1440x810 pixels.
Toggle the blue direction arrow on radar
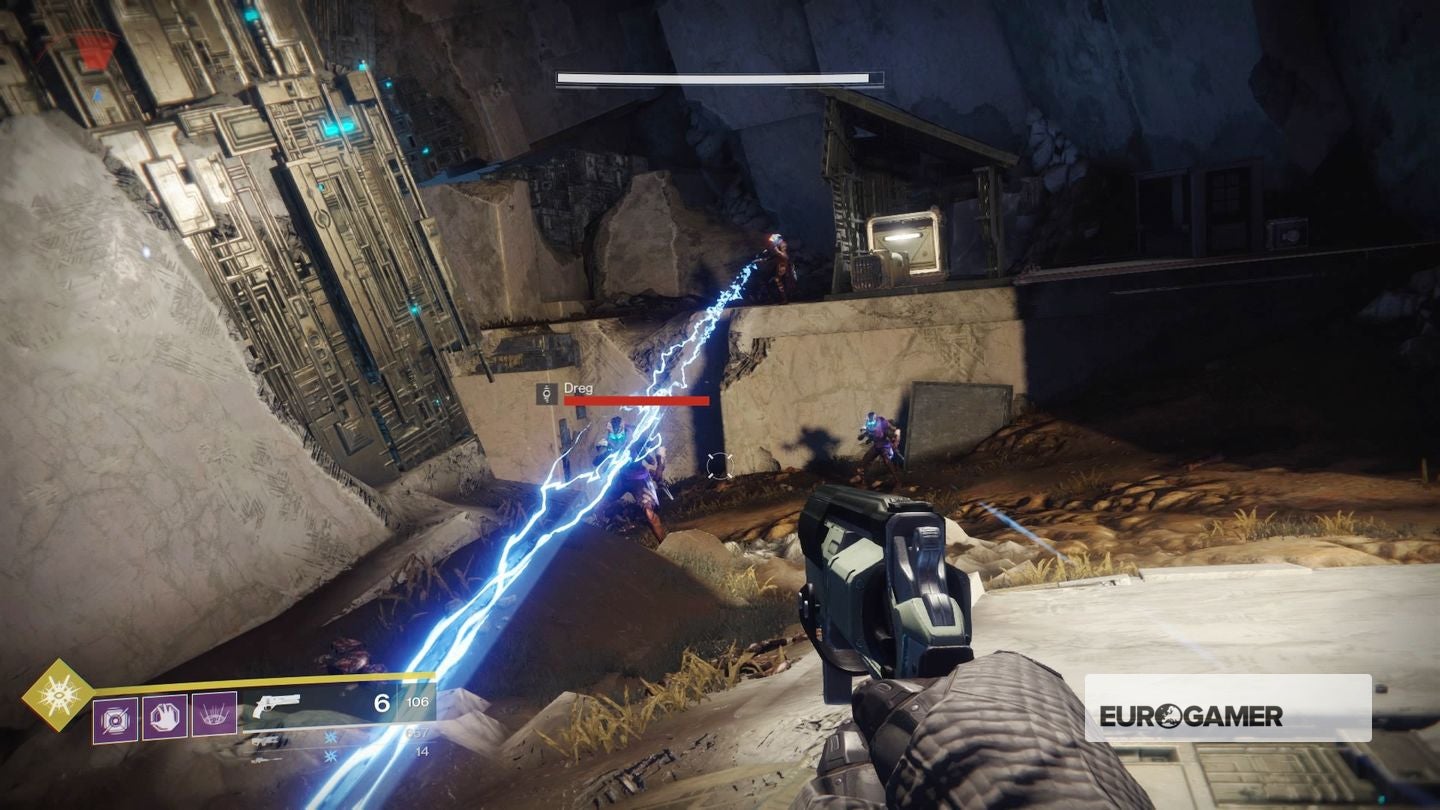(x=97, y=95)
